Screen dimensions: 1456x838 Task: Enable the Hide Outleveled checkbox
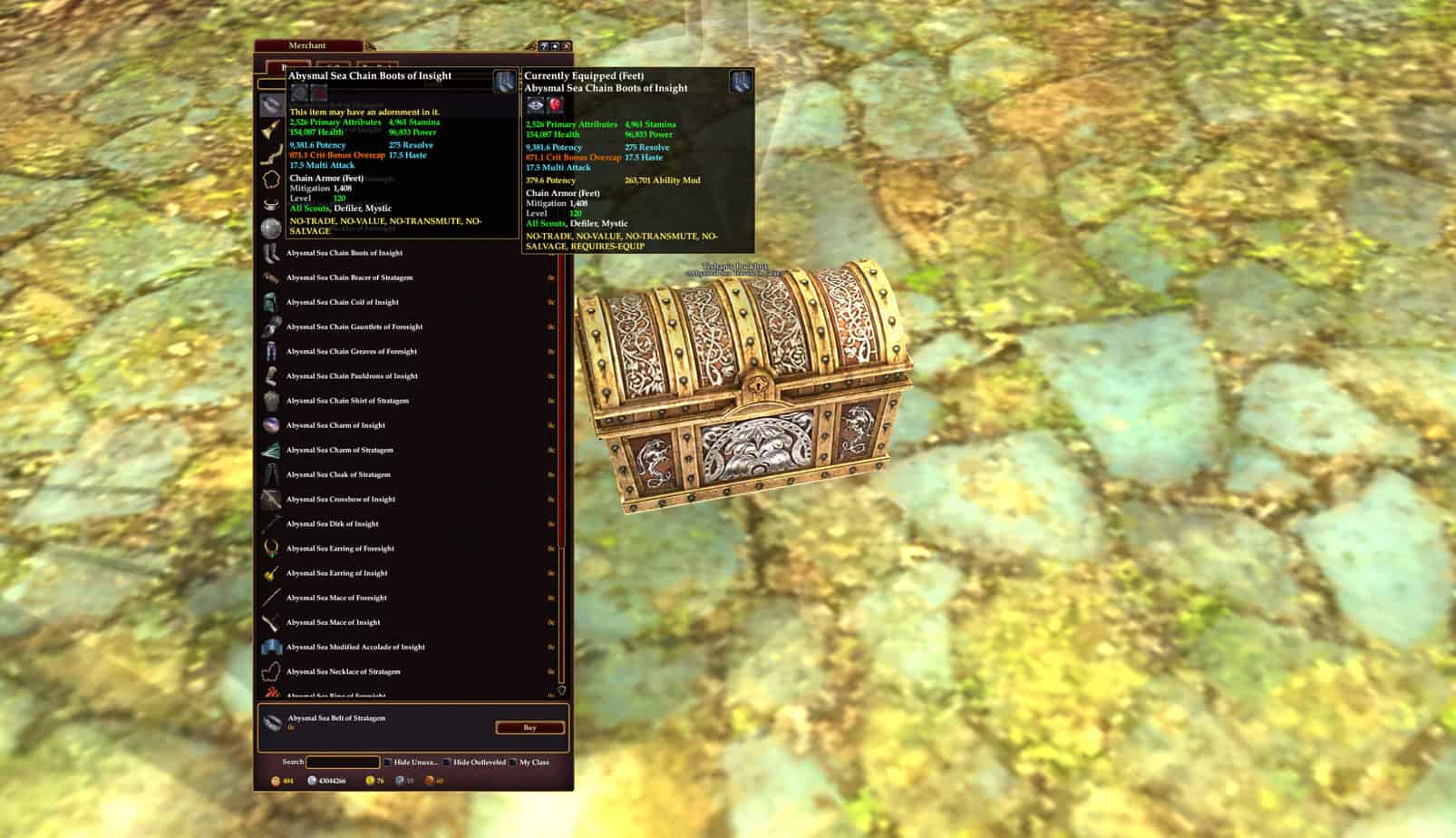[x=446, y=763]
